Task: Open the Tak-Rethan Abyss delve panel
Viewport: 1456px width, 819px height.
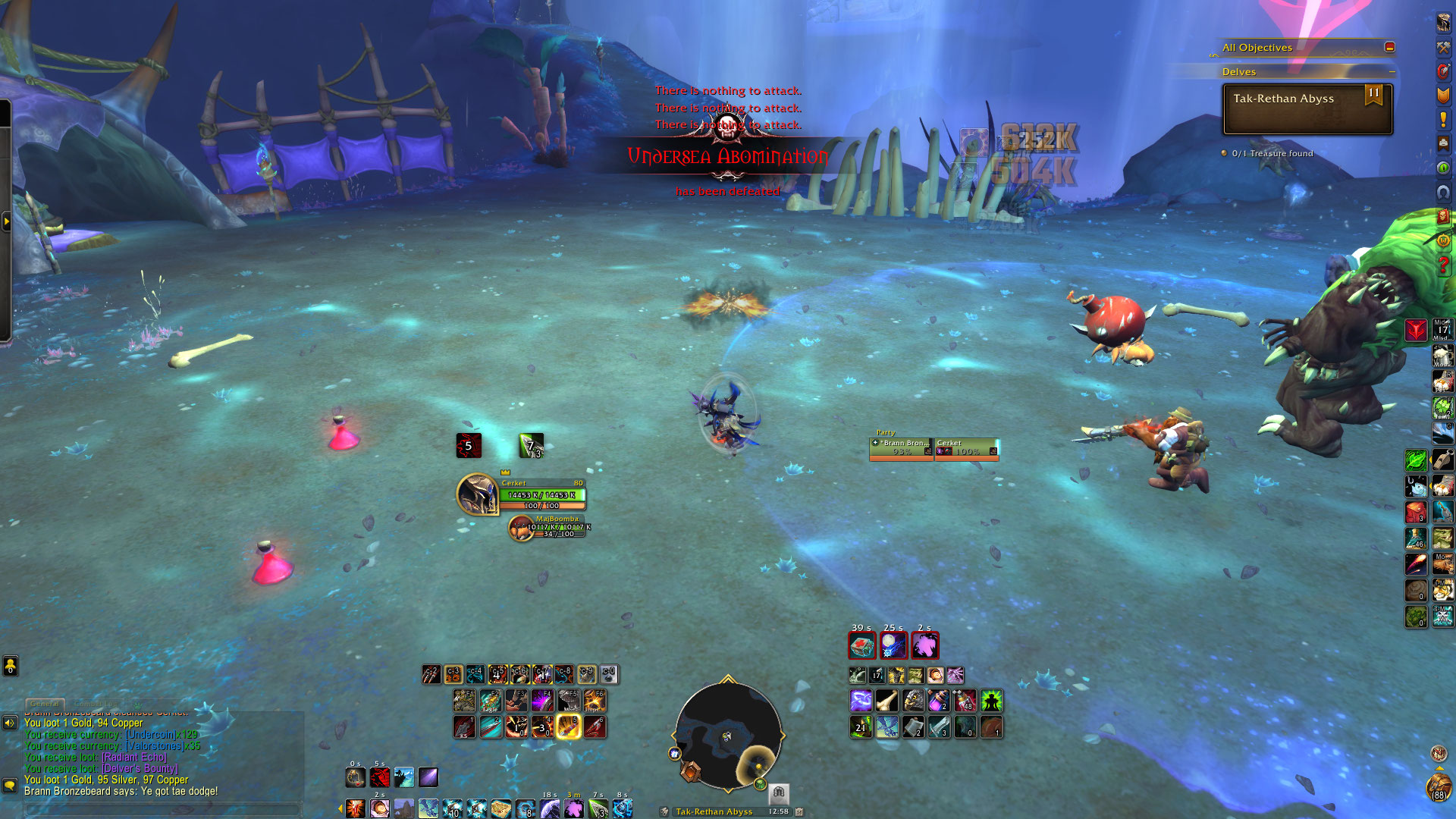Action: pos(1307,109)
